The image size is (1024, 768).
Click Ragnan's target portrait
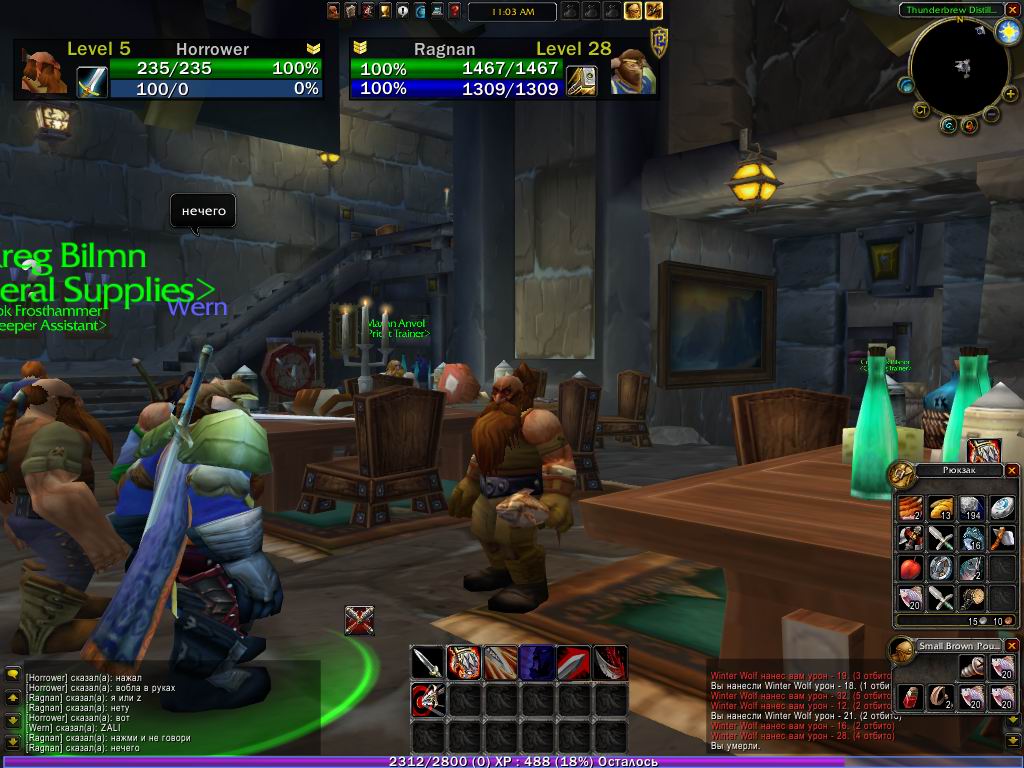632,71
